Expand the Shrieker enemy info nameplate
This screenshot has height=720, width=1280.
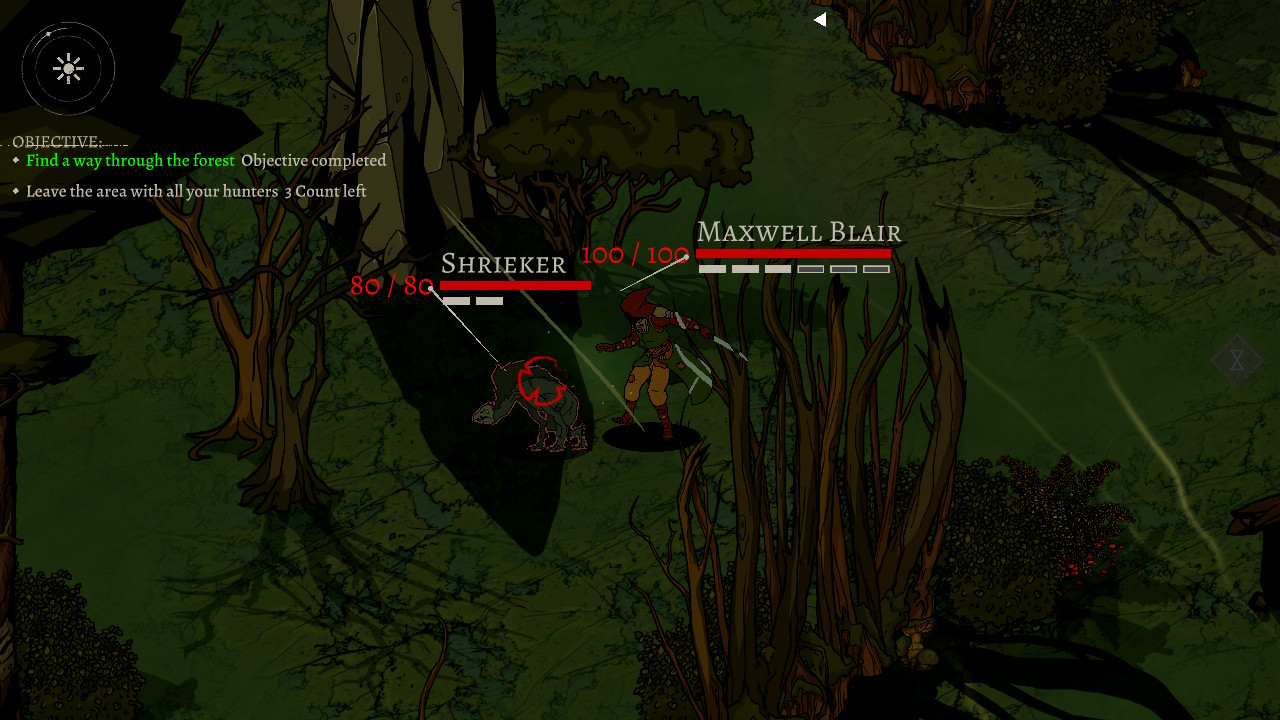(503, 264)
